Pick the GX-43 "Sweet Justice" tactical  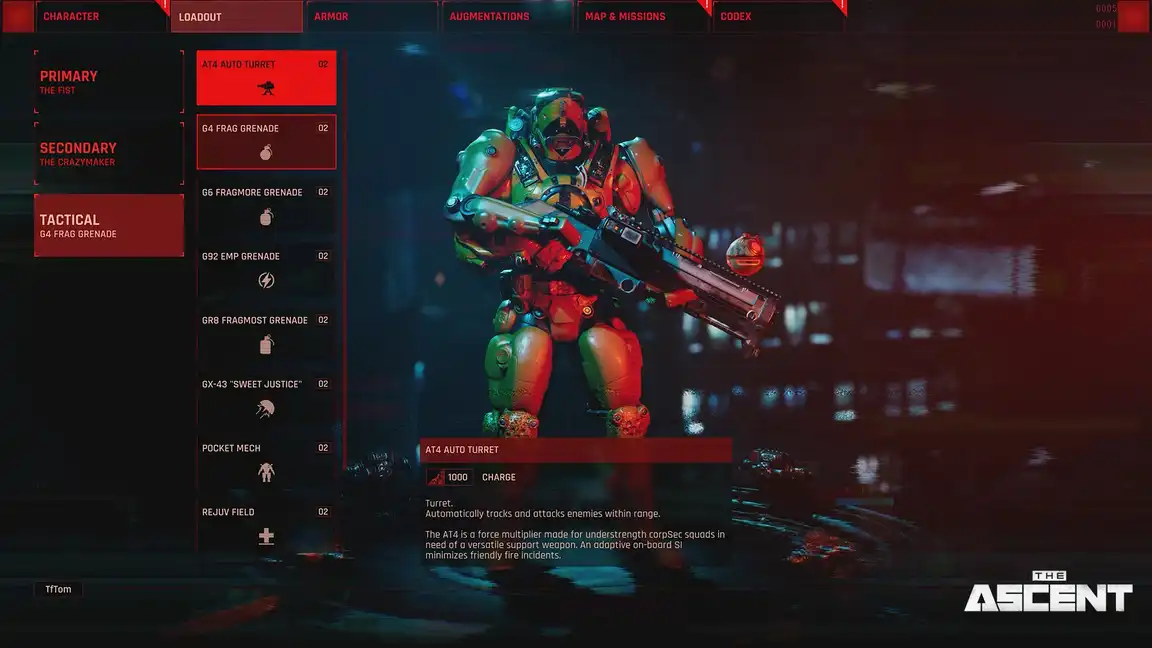tap(266, 398)
